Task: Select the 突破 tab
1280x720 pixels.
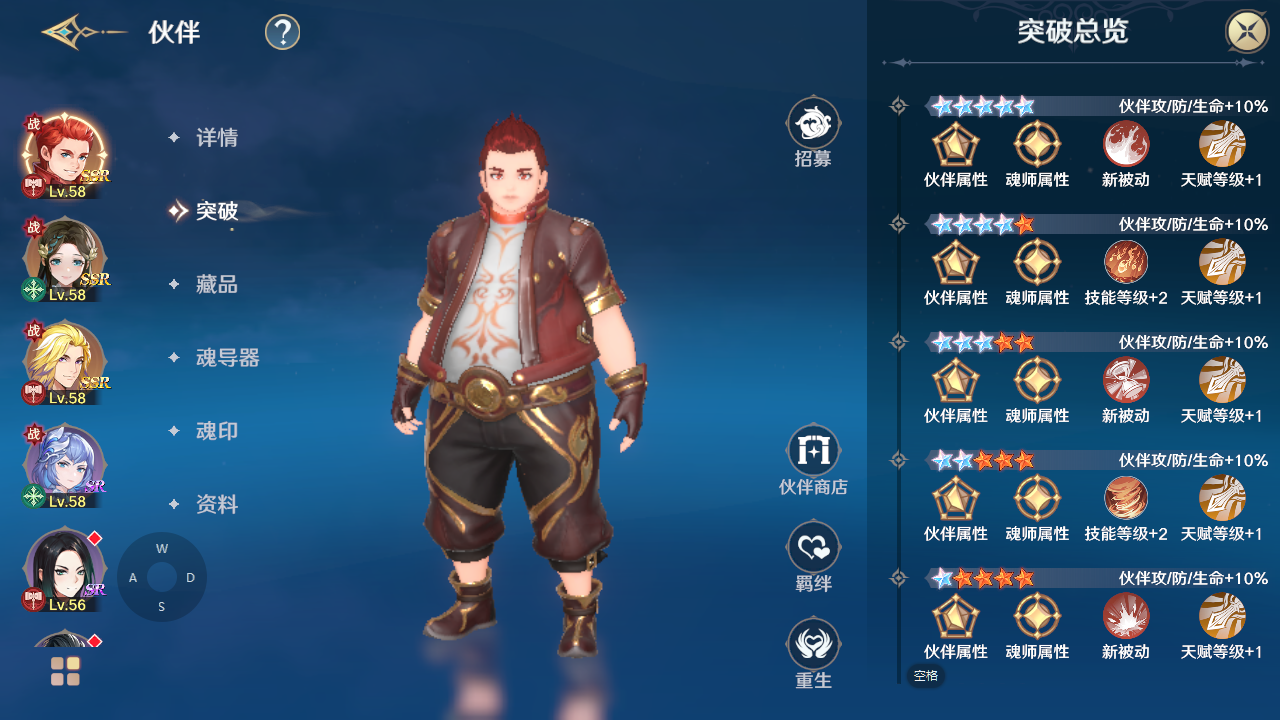Action: click(x=216, y=211)
